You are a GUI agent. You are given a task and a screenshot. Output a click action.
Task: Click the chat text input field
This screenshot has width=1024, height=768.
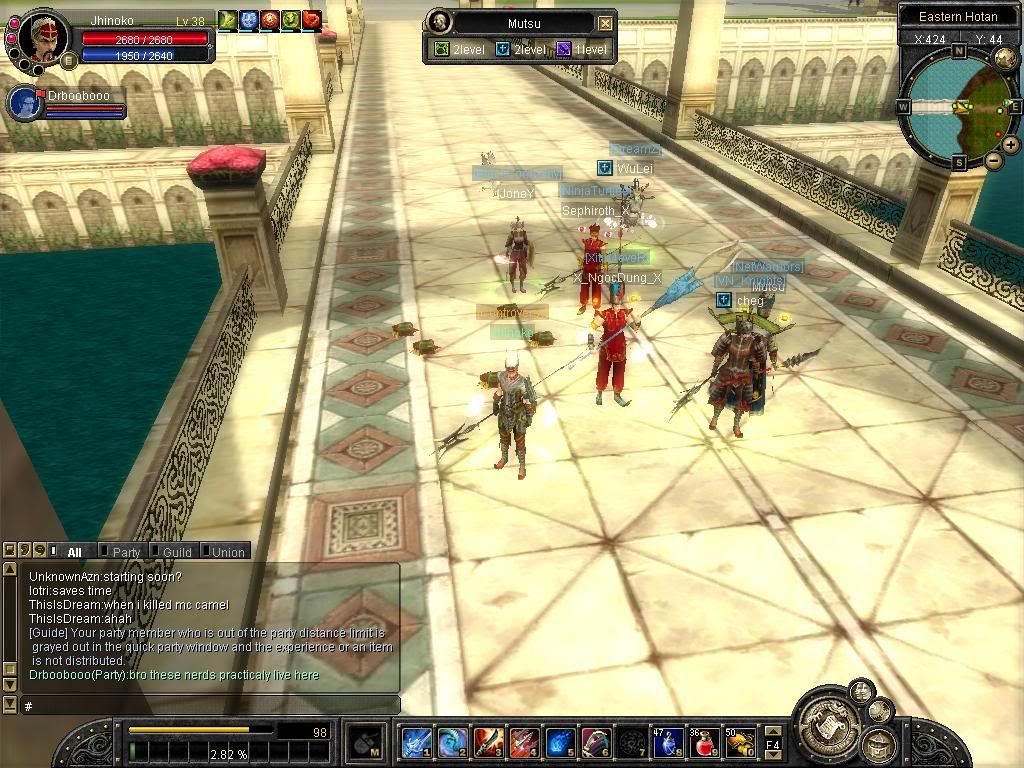click(210, 705)
